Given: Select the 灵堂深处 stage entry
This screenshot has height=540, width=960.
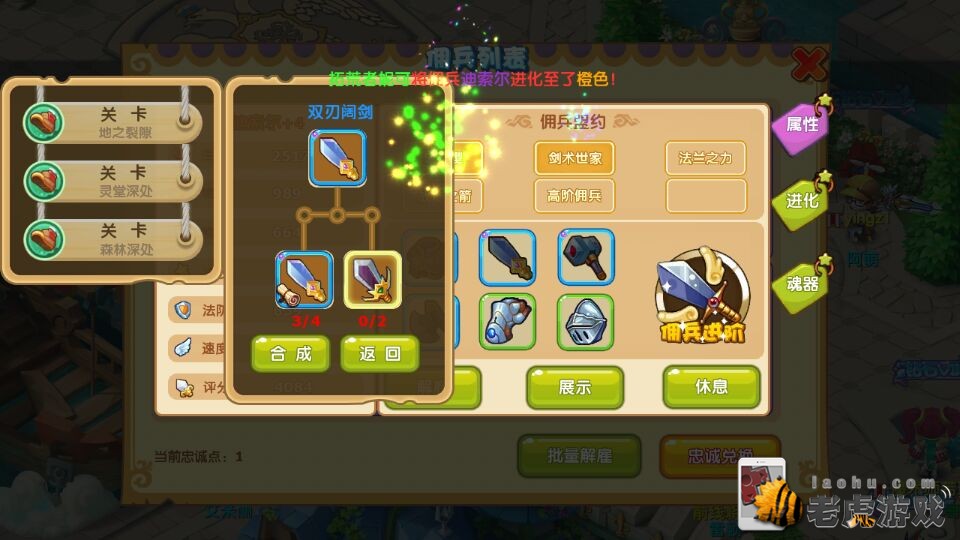Looking at the screenshot, I should (112, 181).
